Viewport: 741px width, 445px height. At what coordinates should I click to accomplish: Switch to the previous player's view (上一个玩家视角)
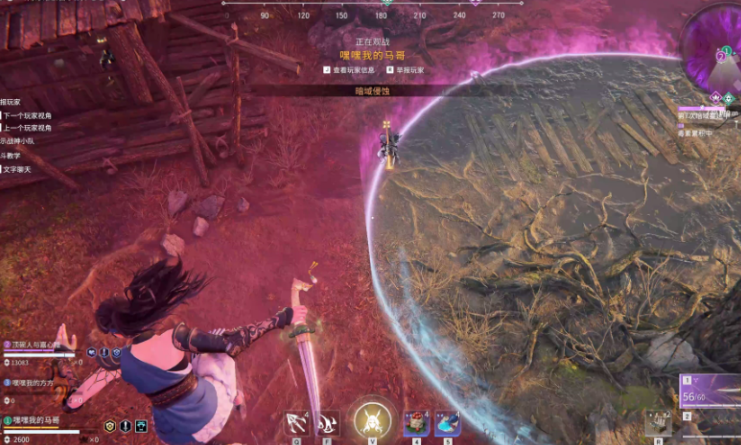pos(27,128)
